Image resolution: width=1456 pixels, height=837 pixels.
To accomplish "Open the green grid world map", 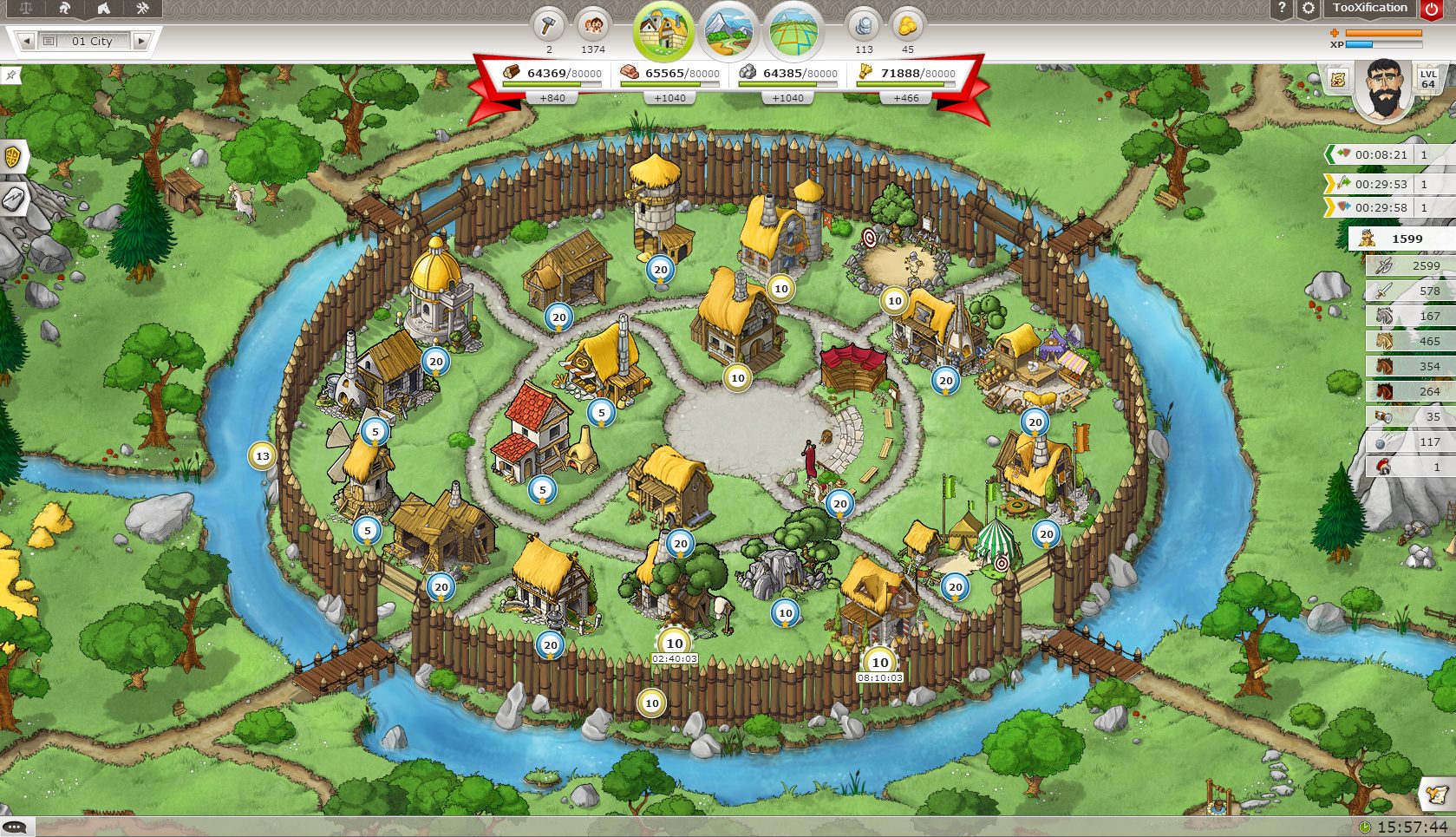I will 794,31.
